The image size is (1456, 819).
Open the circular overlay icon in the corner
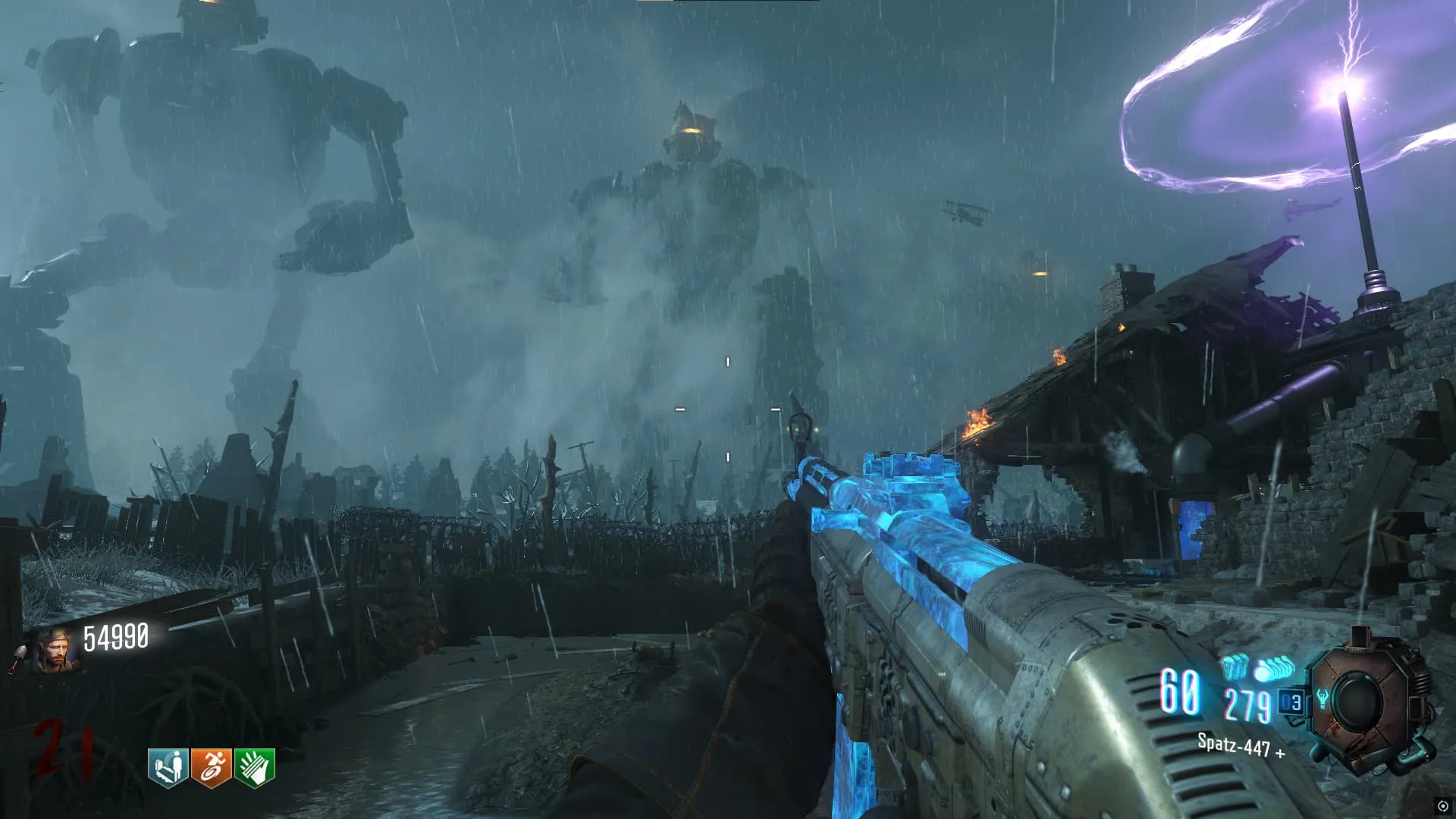1442,806
